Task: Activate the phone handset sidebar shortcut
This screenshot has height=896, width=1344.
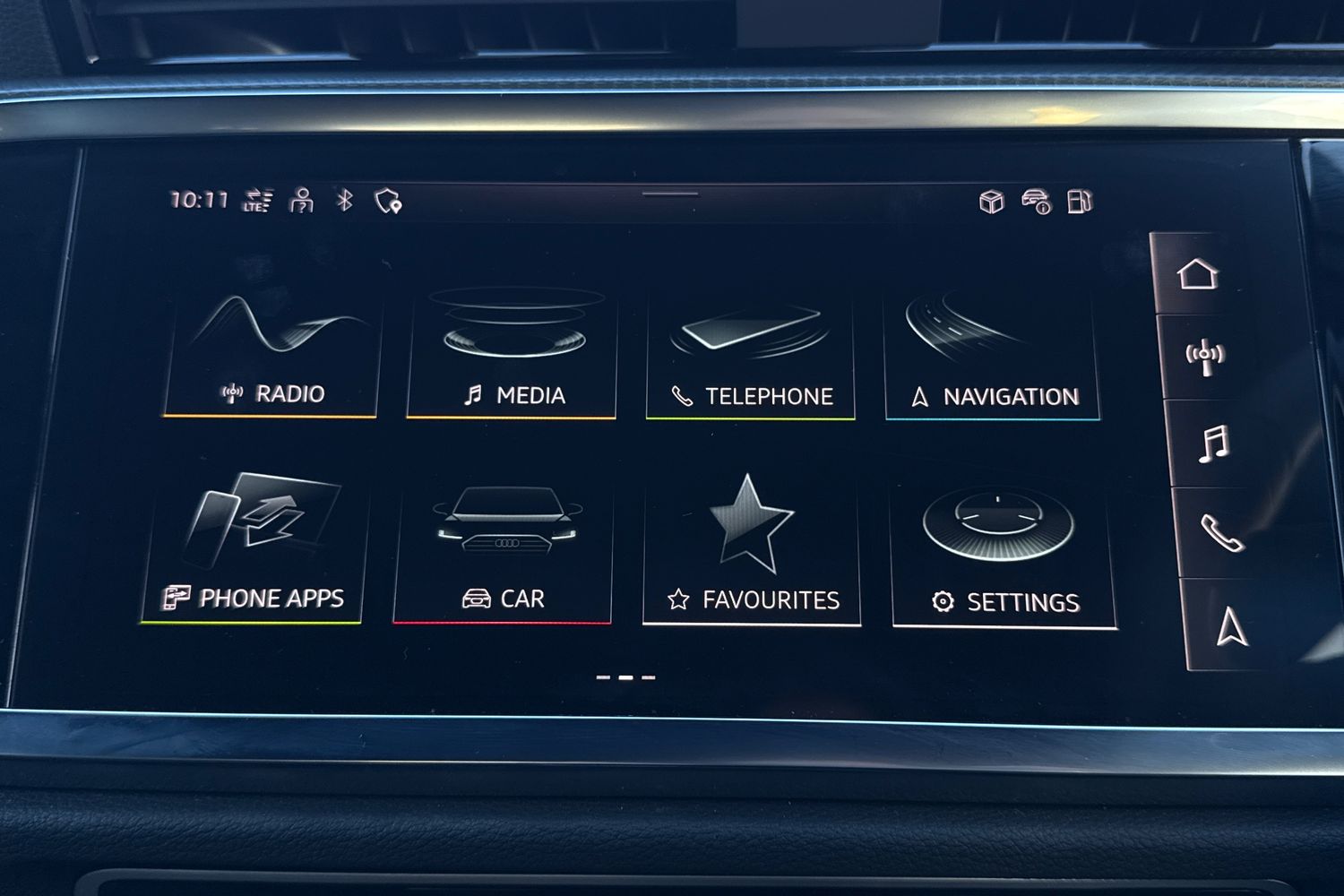Action: click(x=1222, y=533)
